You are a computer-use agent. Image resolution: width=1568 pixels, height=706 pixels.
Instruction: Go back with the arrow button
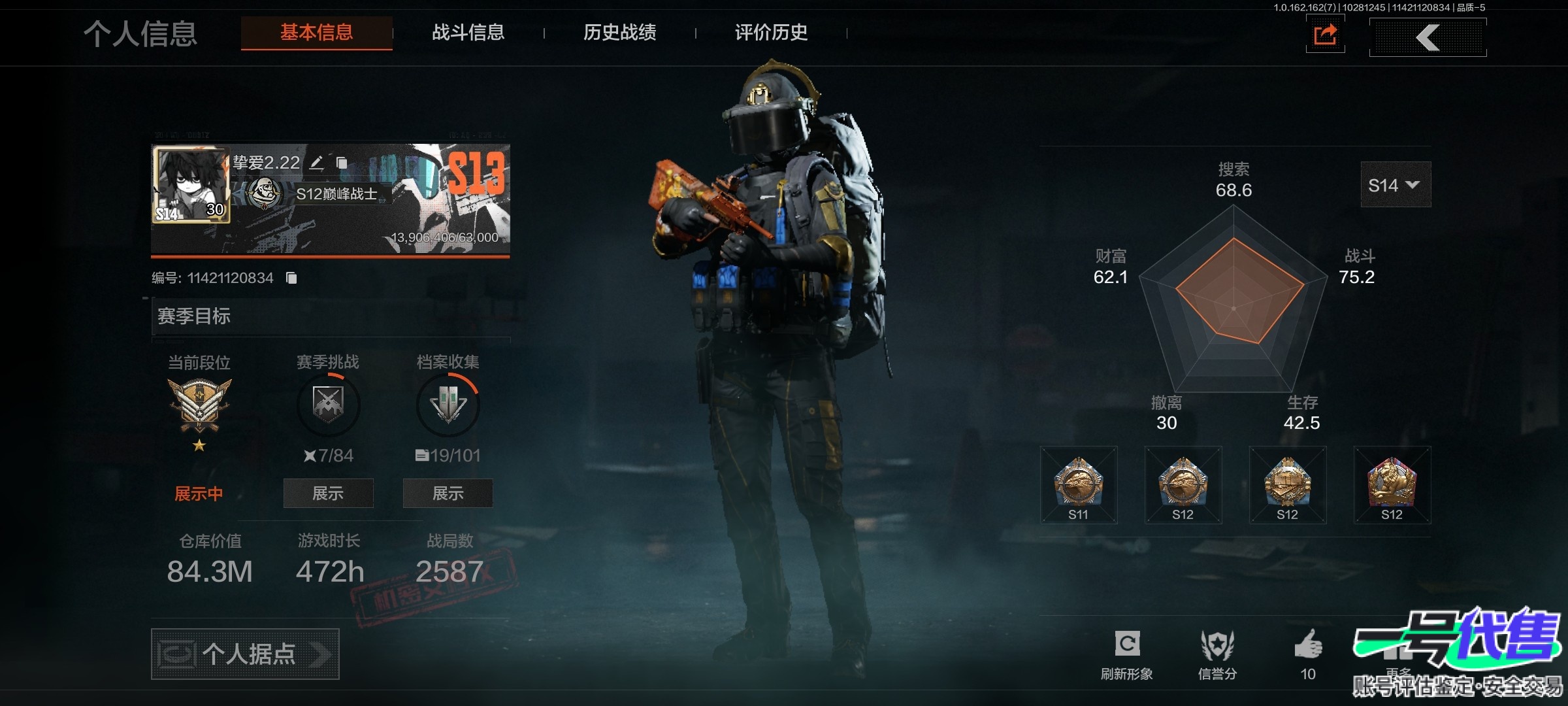(x=1428, y=37)
